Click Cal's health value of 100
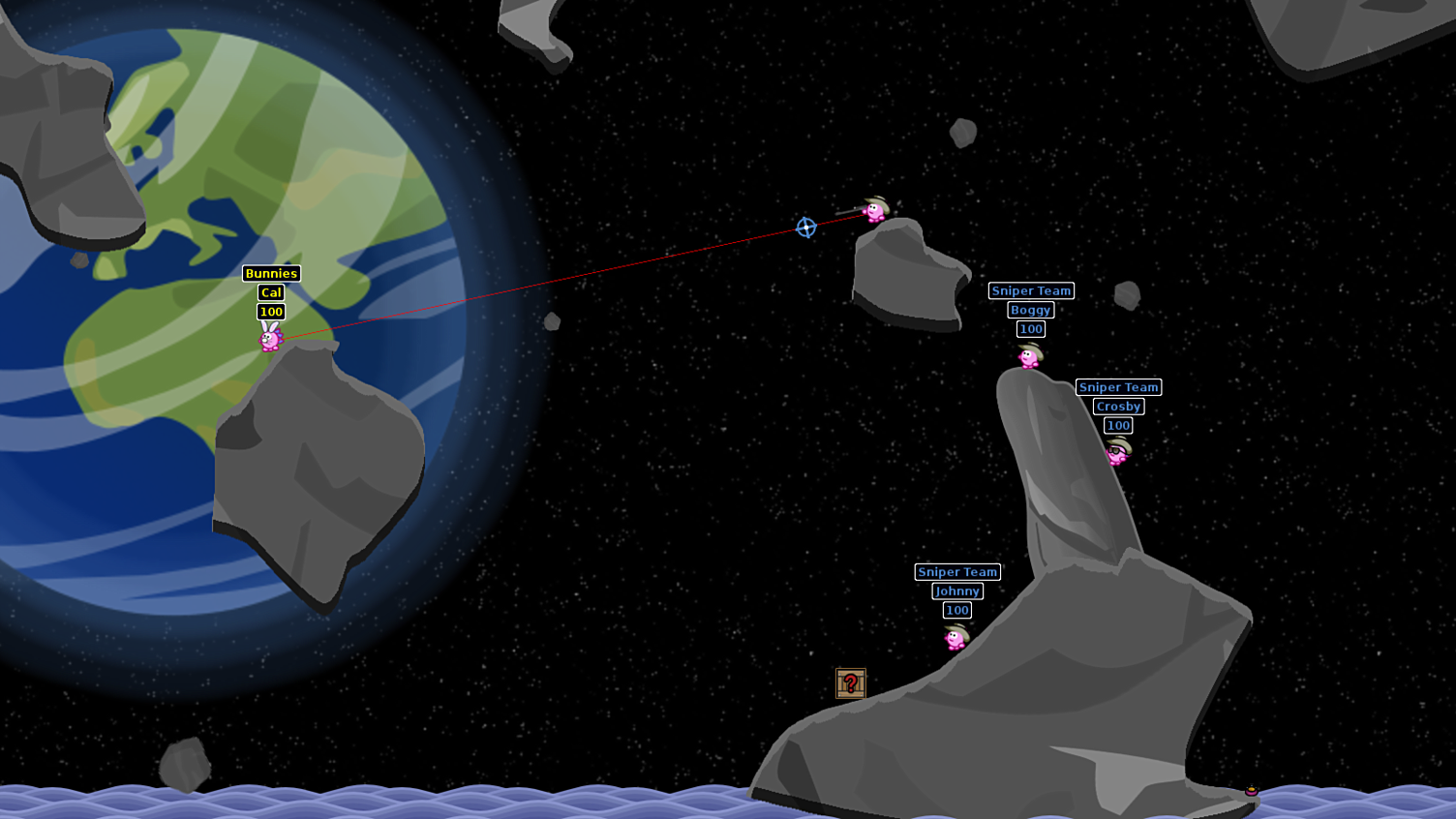The image size is (1456, 819). pos(270,312)
